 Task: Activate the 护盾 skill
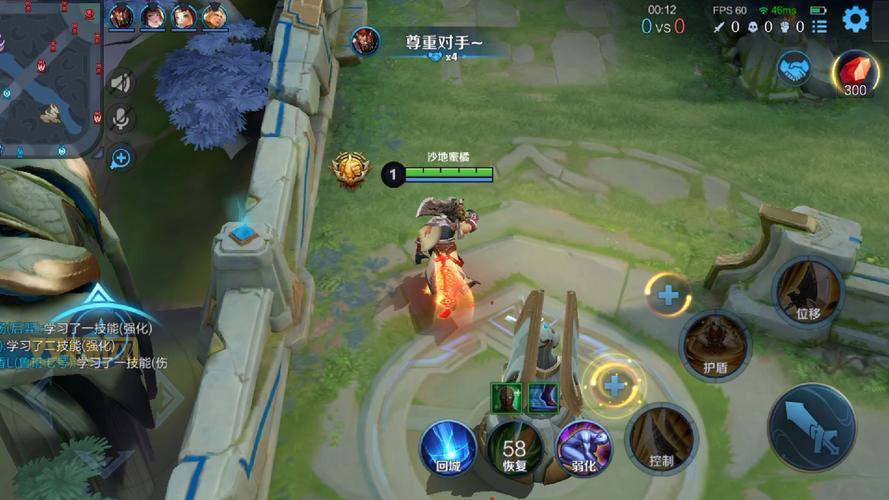pos(714,345)
